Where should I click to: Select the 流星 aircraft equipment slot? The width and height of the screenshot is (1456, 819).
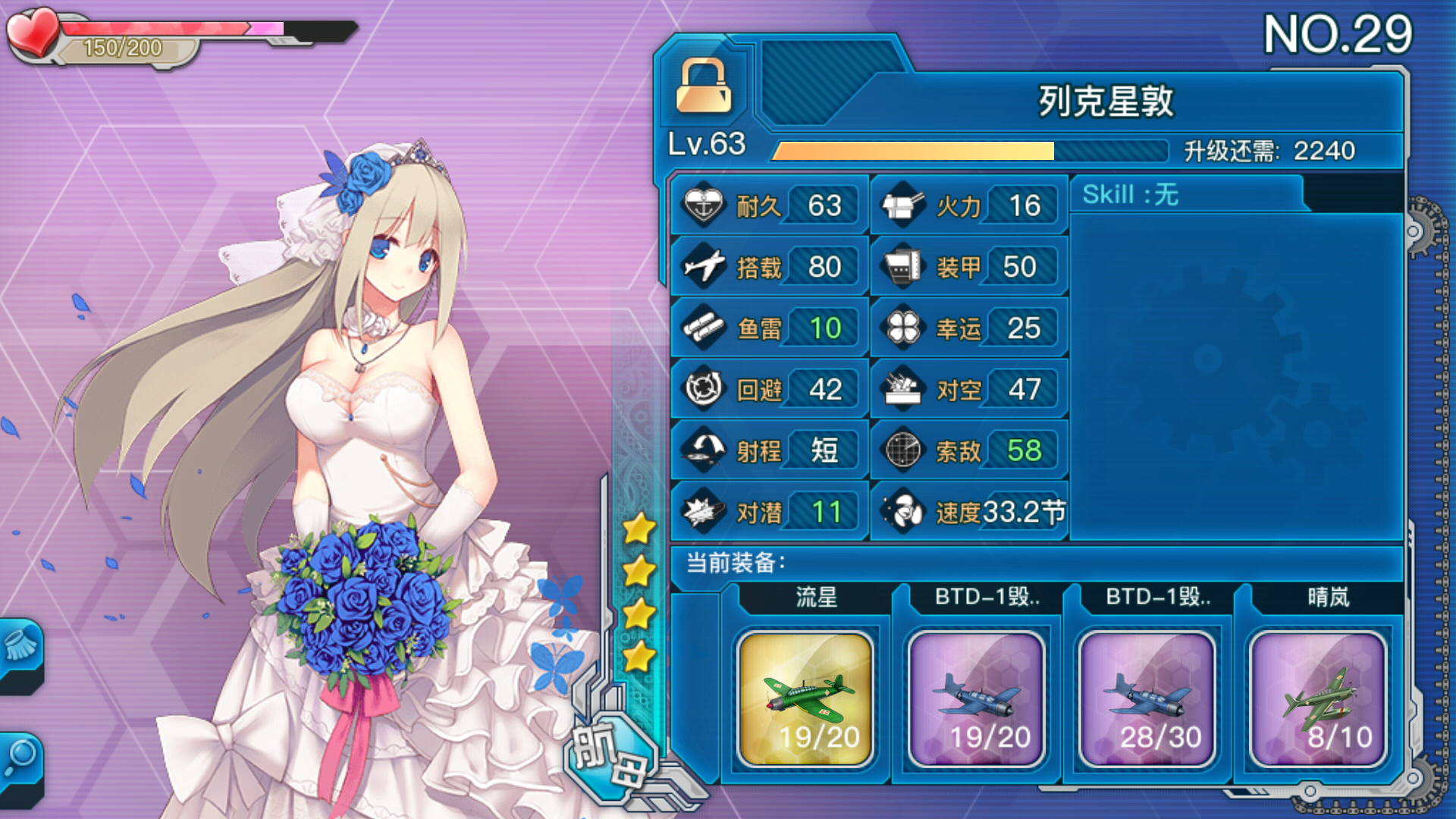(805, 699)
